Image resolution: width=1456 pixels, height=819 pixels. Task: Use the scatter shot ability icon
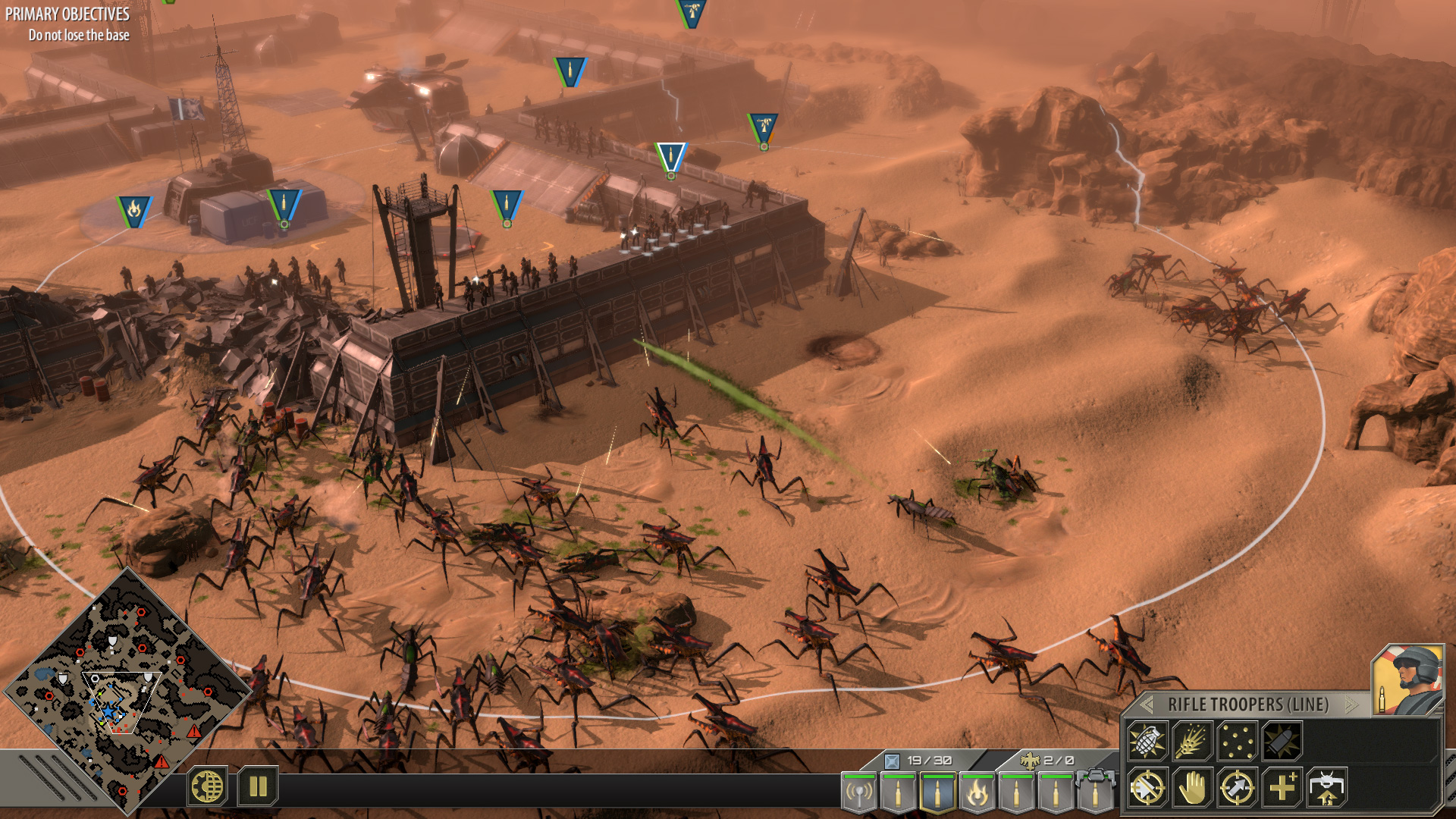[x=1236, y=742]
